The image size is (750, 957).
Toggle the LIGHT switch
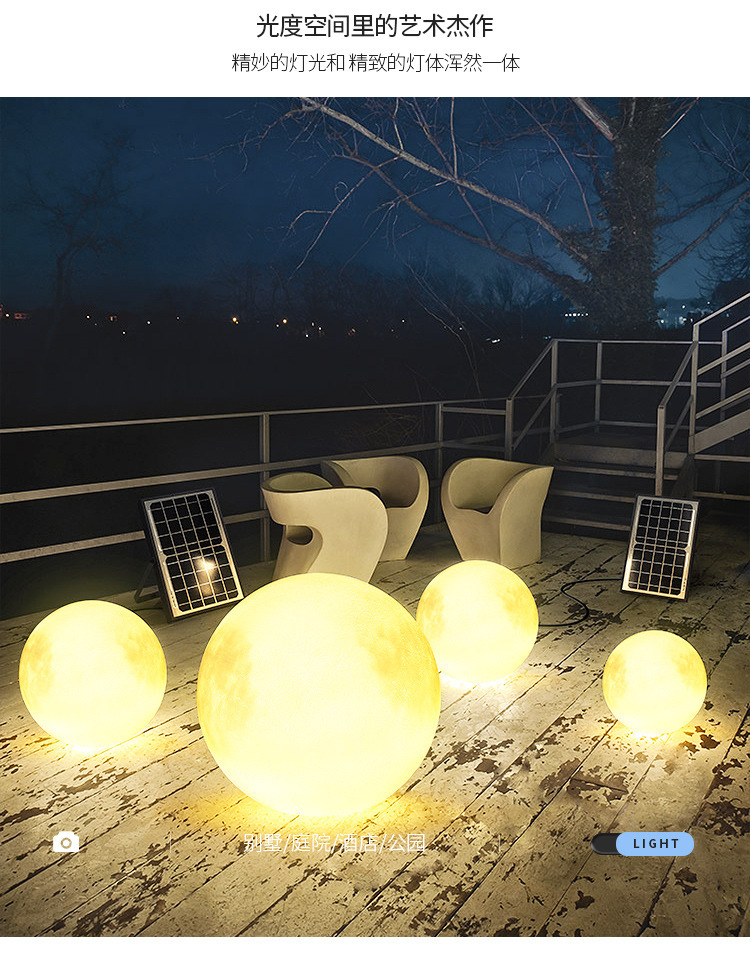point(643,844)
